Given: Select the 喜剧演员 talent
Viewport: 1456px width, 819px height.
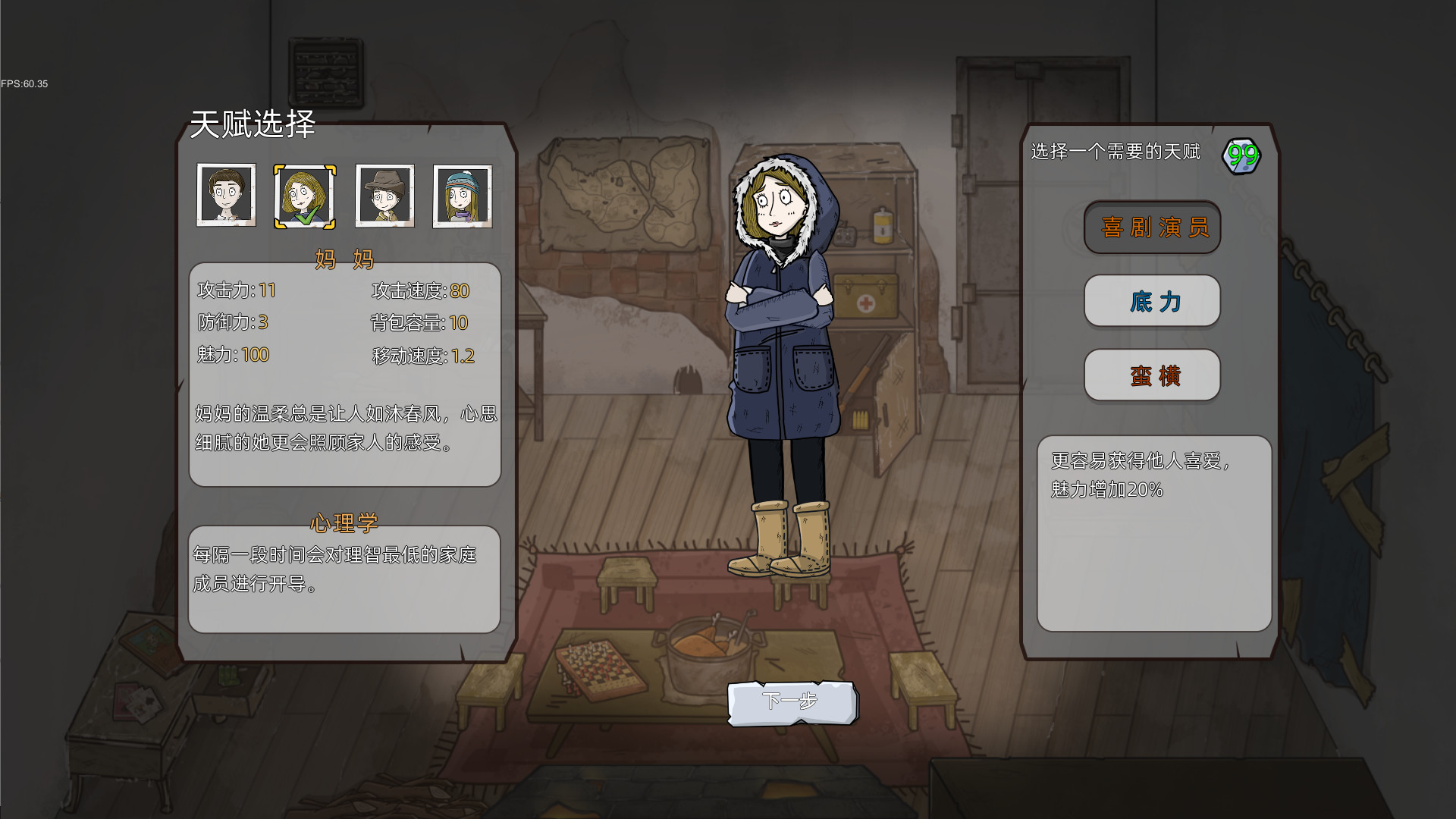Looking at the screenshot, I should point(1152,227).
